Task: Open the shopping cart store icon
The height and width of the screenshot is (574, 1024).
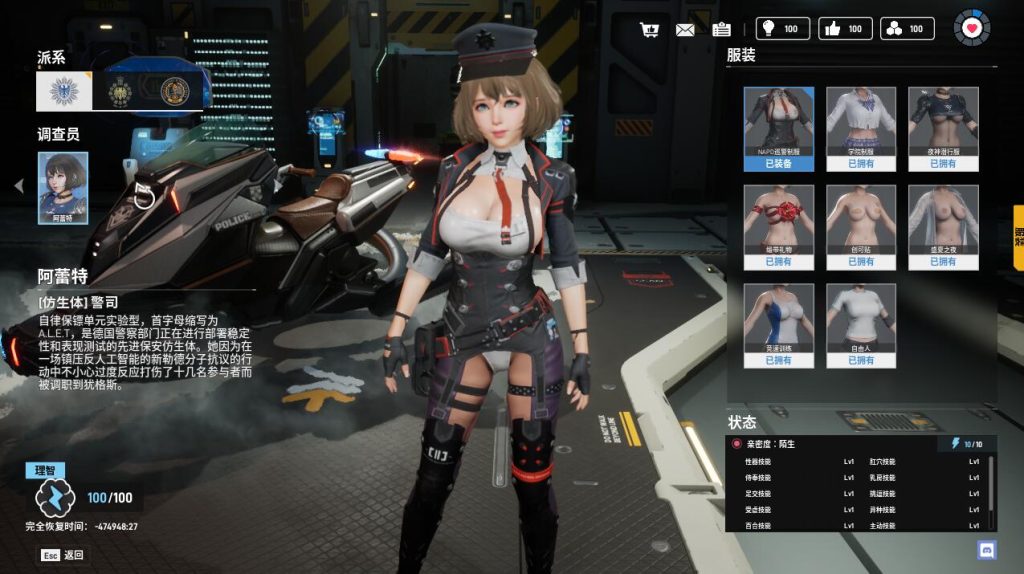Action: click(x=649, y=29)
